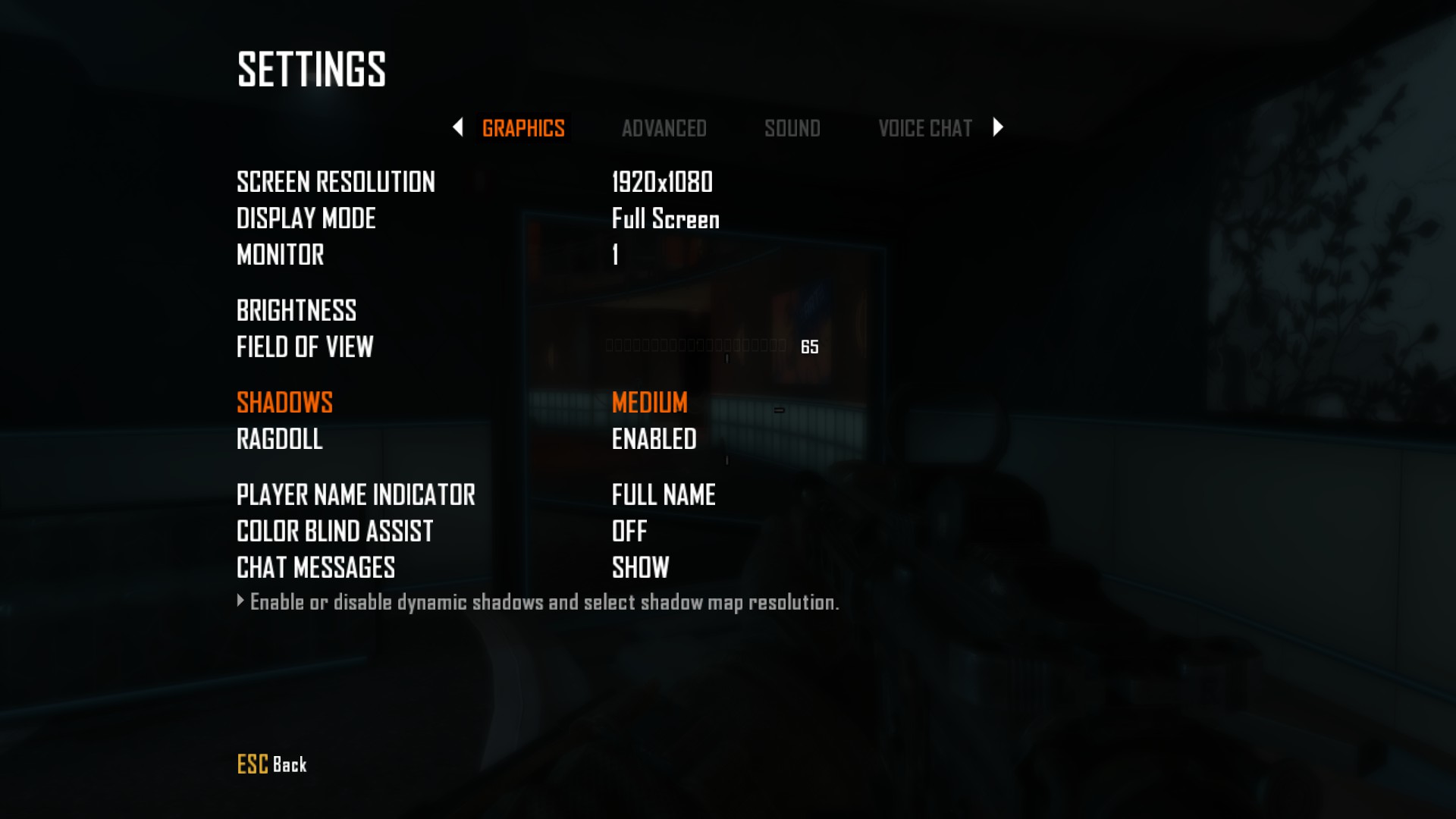Toggle Chat Messages visibility

pos(640,568)
